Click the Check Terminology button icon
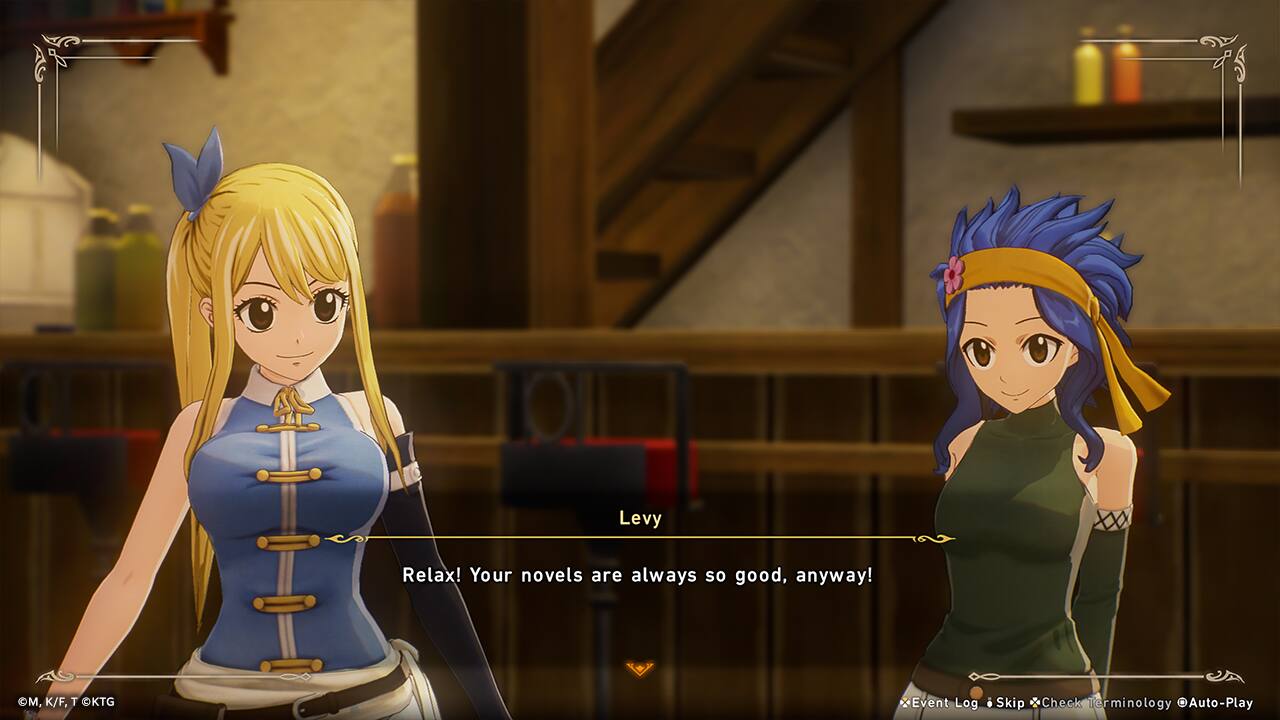 click(1033, 703)
